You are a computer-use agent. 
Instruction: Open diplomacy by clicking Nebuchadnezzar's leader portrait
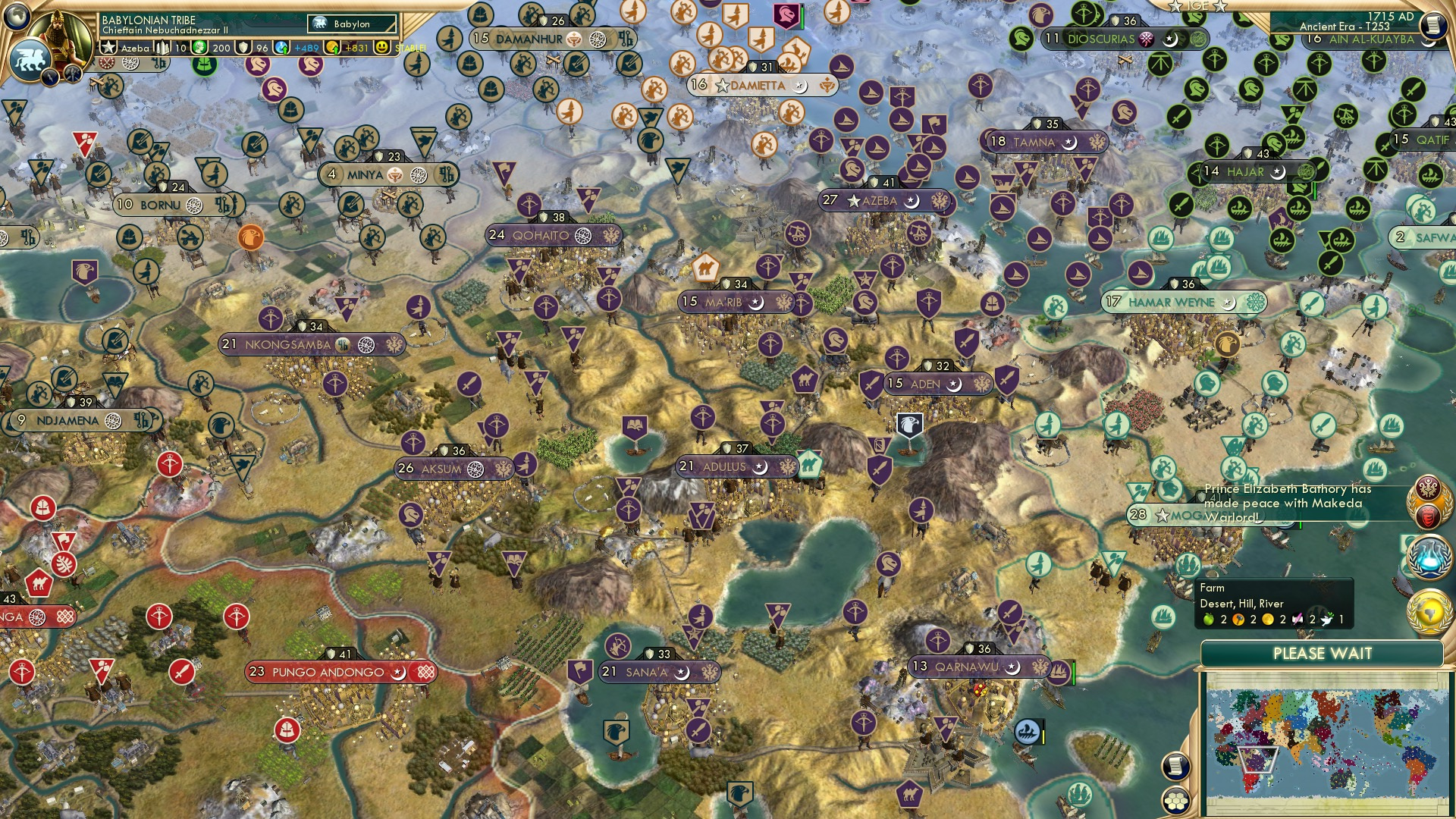[x=59, y=34]
